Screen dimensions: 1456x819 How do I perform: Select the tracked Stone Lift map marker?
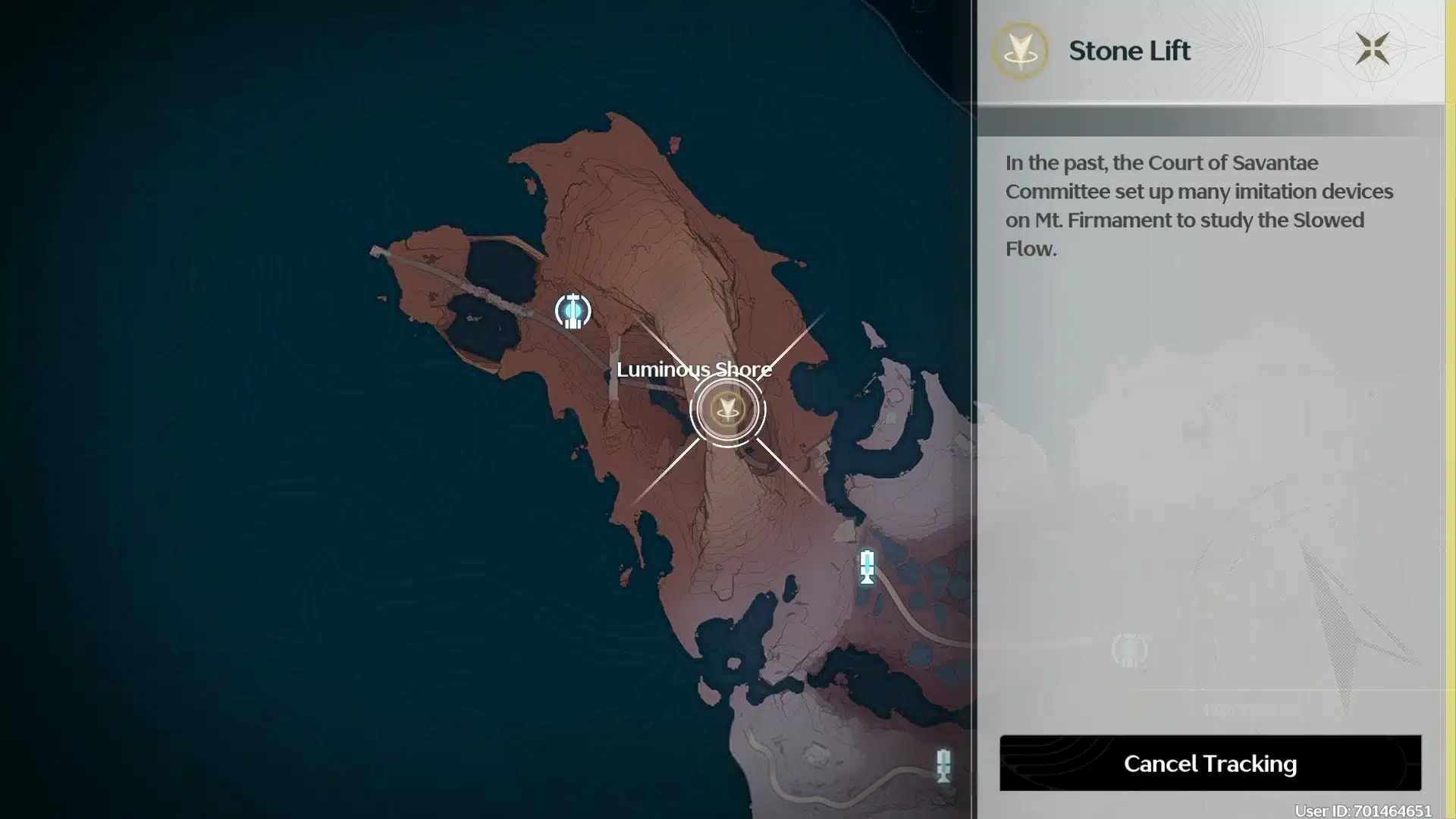[x=727, y=410]
